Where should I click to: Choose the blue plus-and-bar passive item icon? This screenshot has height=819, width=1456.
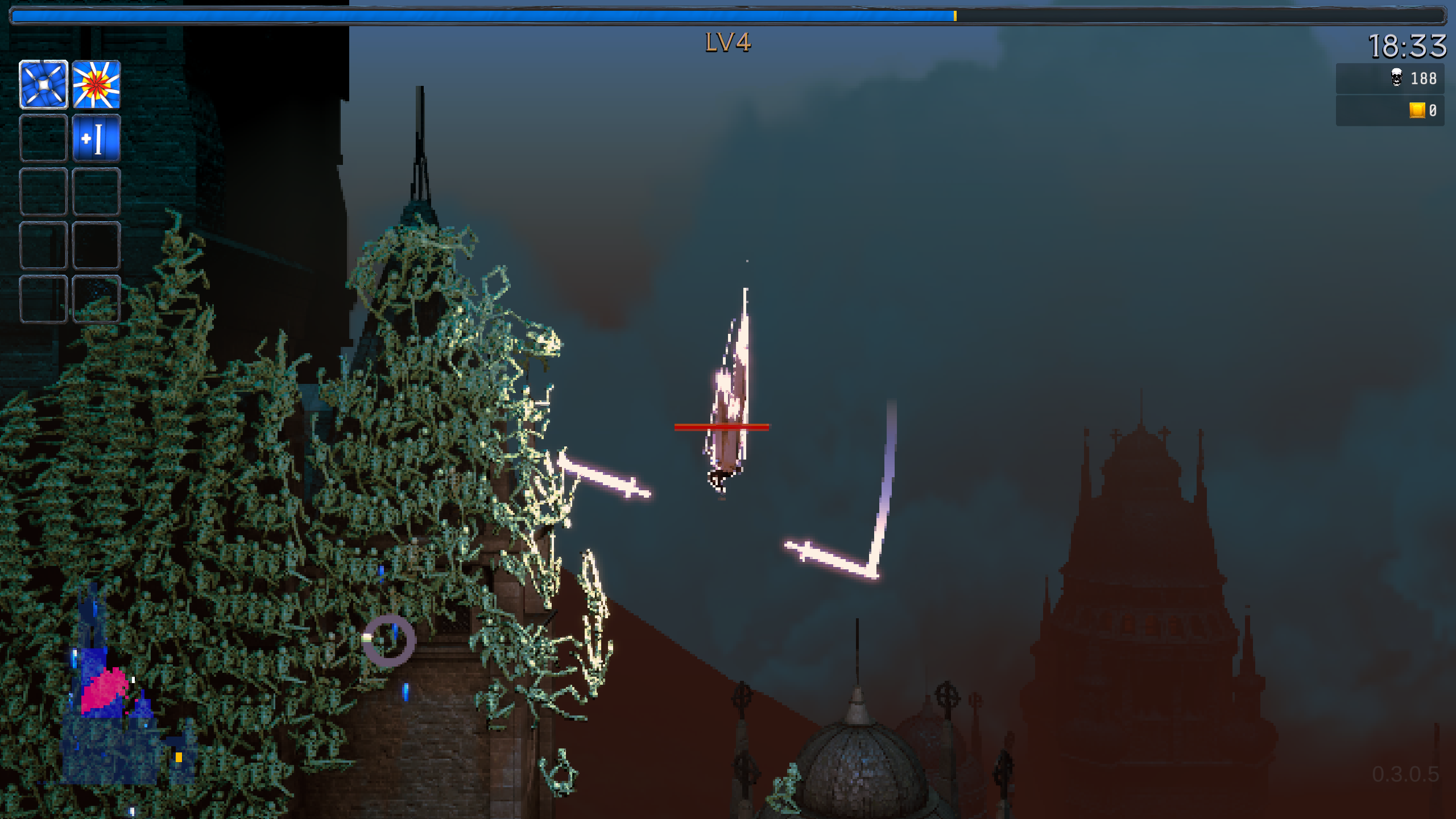click(96, 138)
